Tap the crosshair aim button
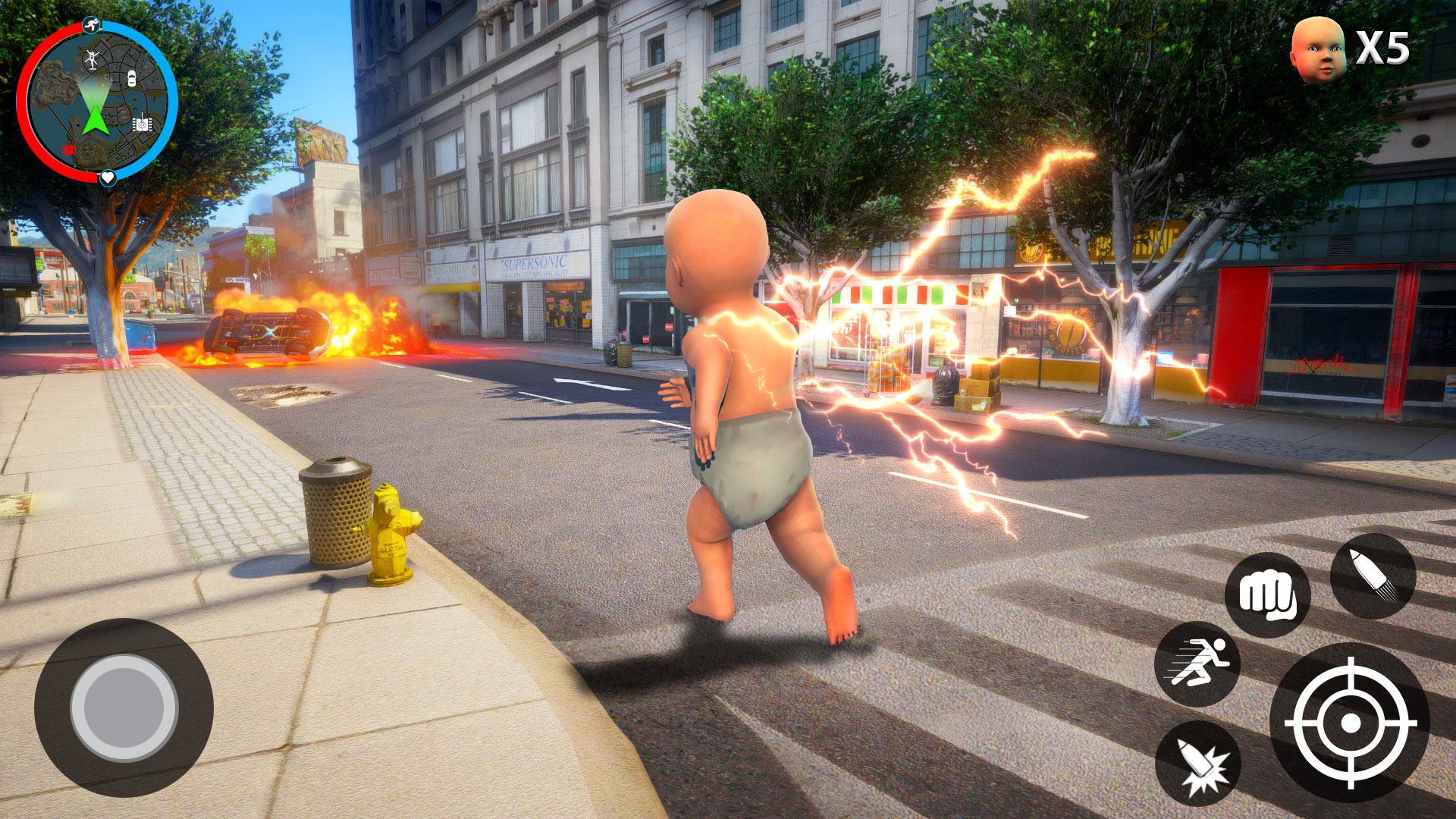The image size is (1456, 819). point(1350,723)
